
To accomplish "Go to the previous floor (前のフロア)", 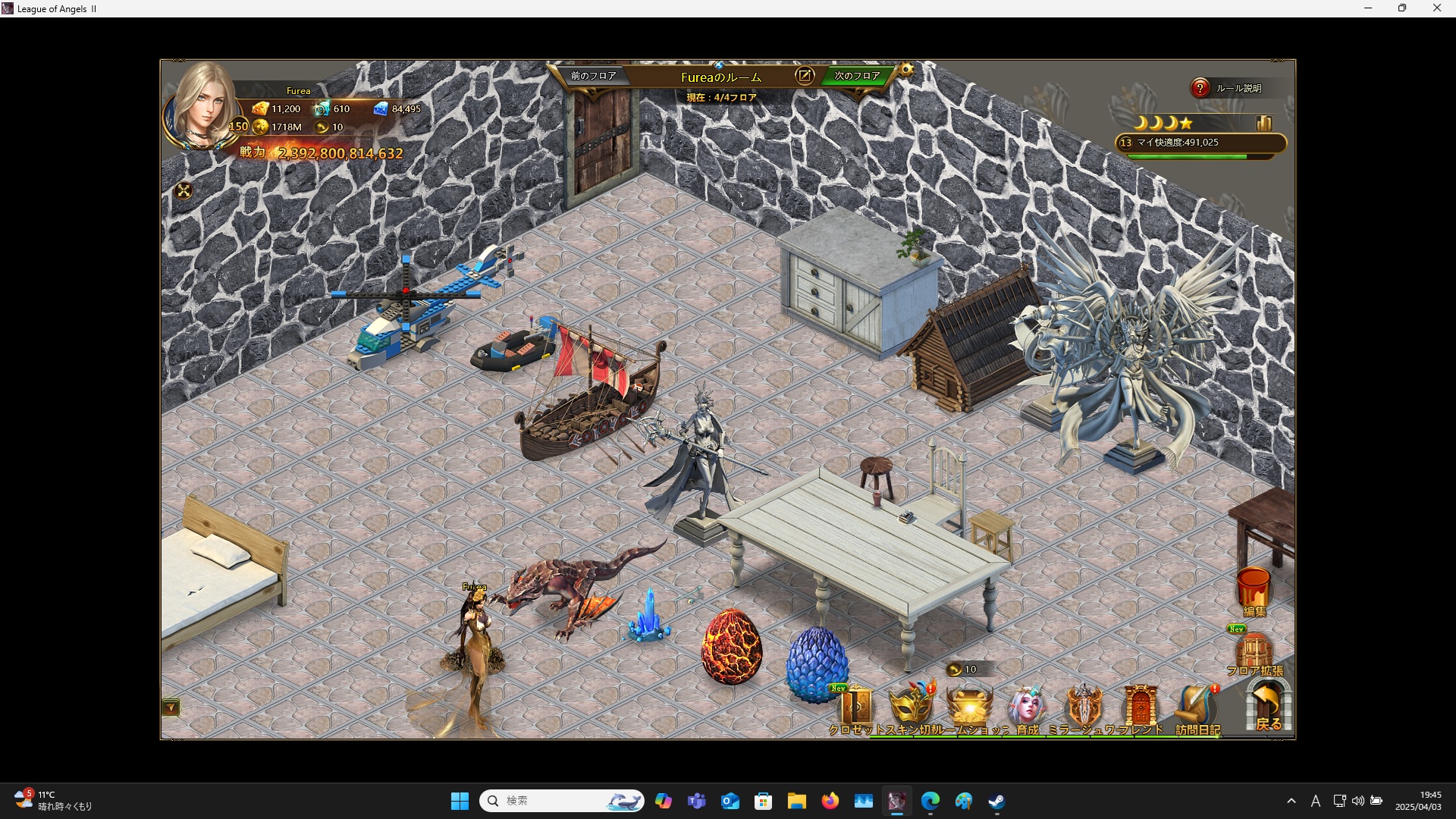I will point(593,76).
